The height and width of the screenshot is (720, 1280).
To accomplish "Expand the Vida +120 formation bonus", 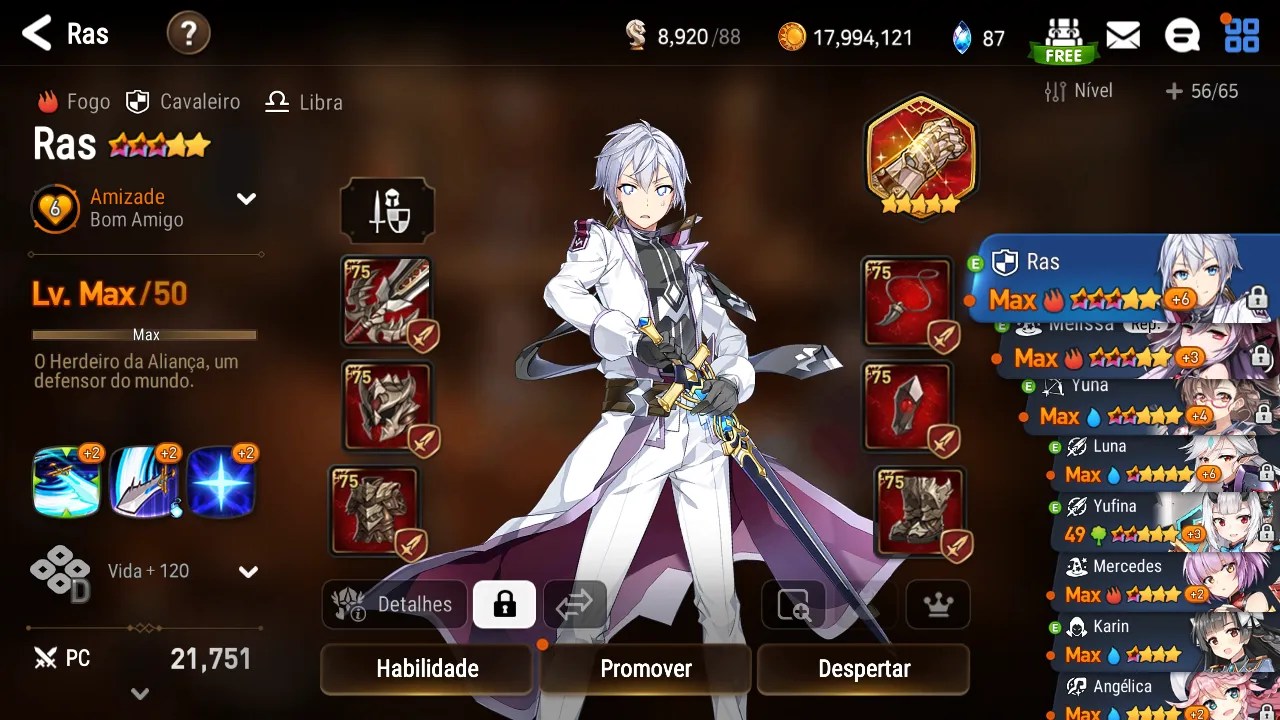I will tap(248, 572).
